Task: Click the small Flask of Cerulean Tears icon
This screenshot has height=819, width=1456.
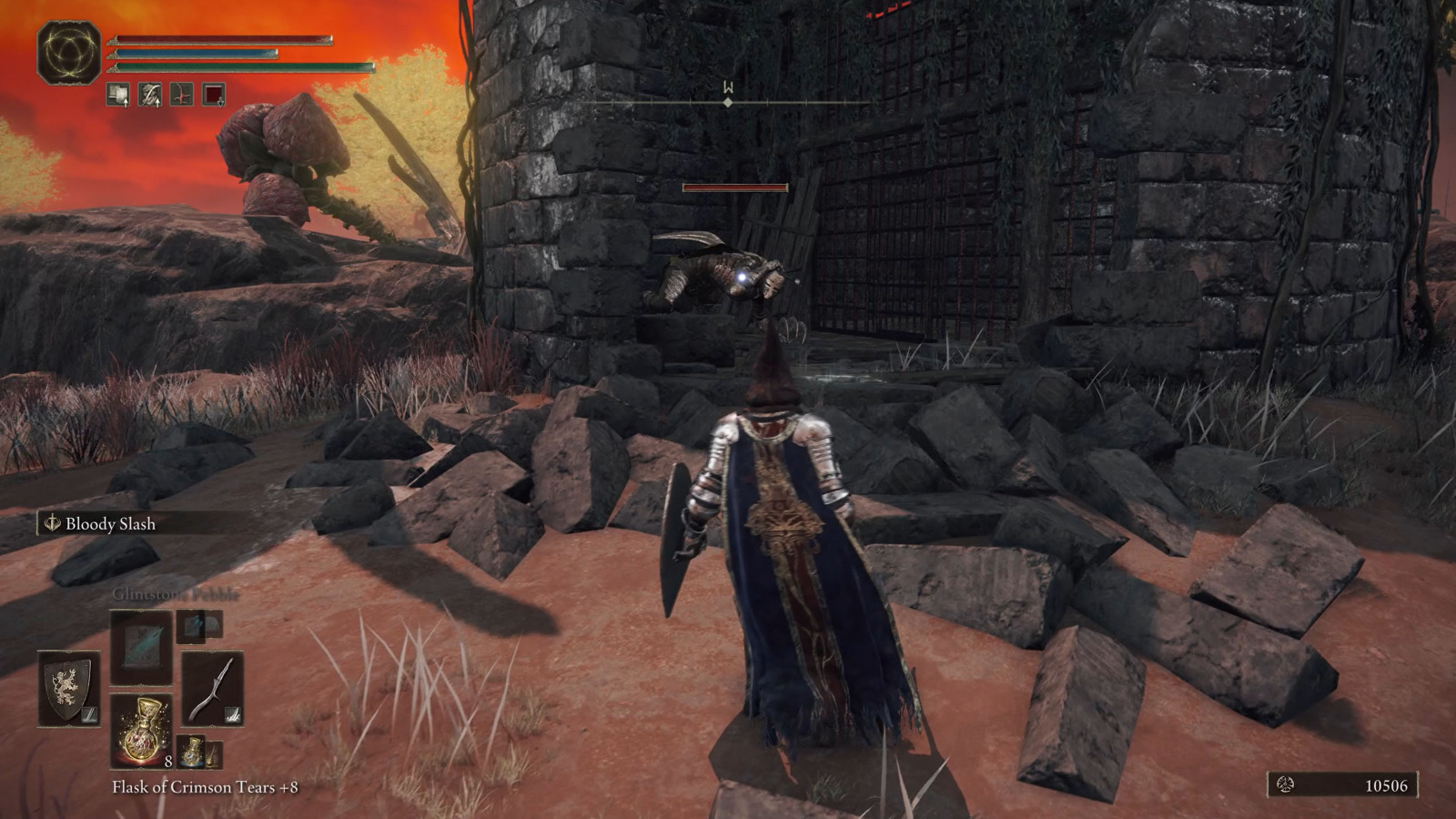Action: point(192,753)
